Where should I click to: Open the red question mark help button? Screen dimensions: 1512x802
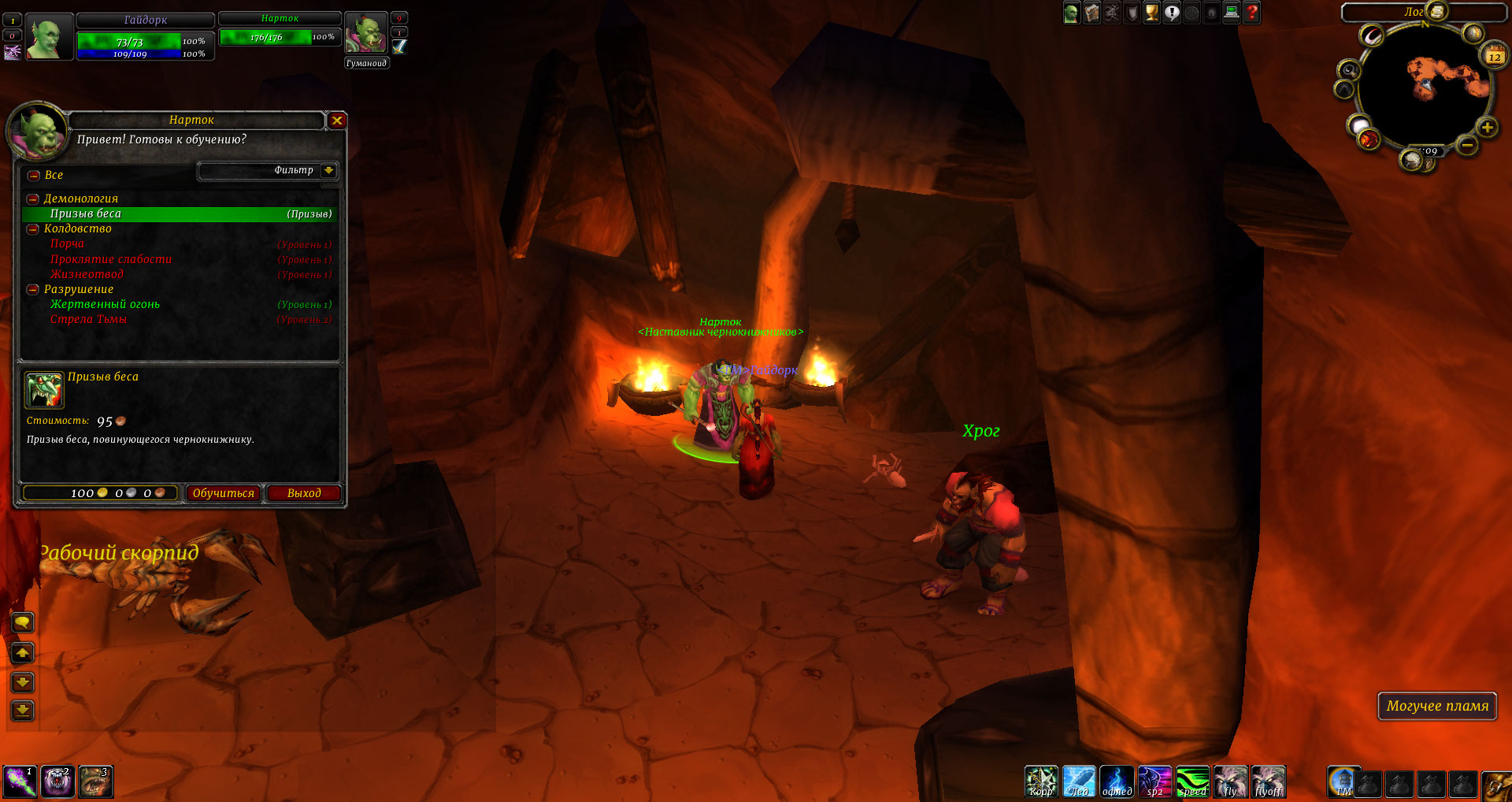1251,13
